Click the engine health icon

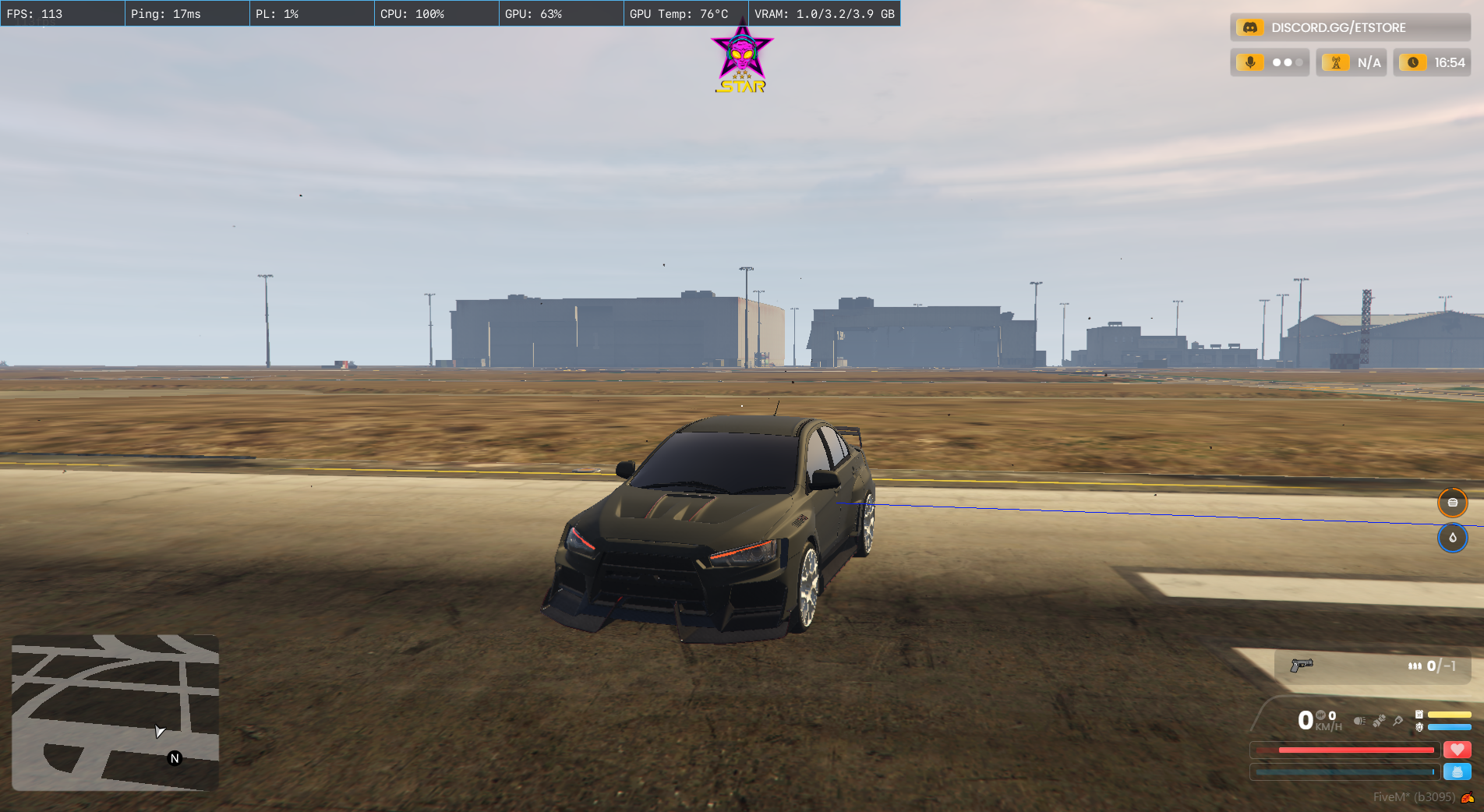[x=1419, y=727]
